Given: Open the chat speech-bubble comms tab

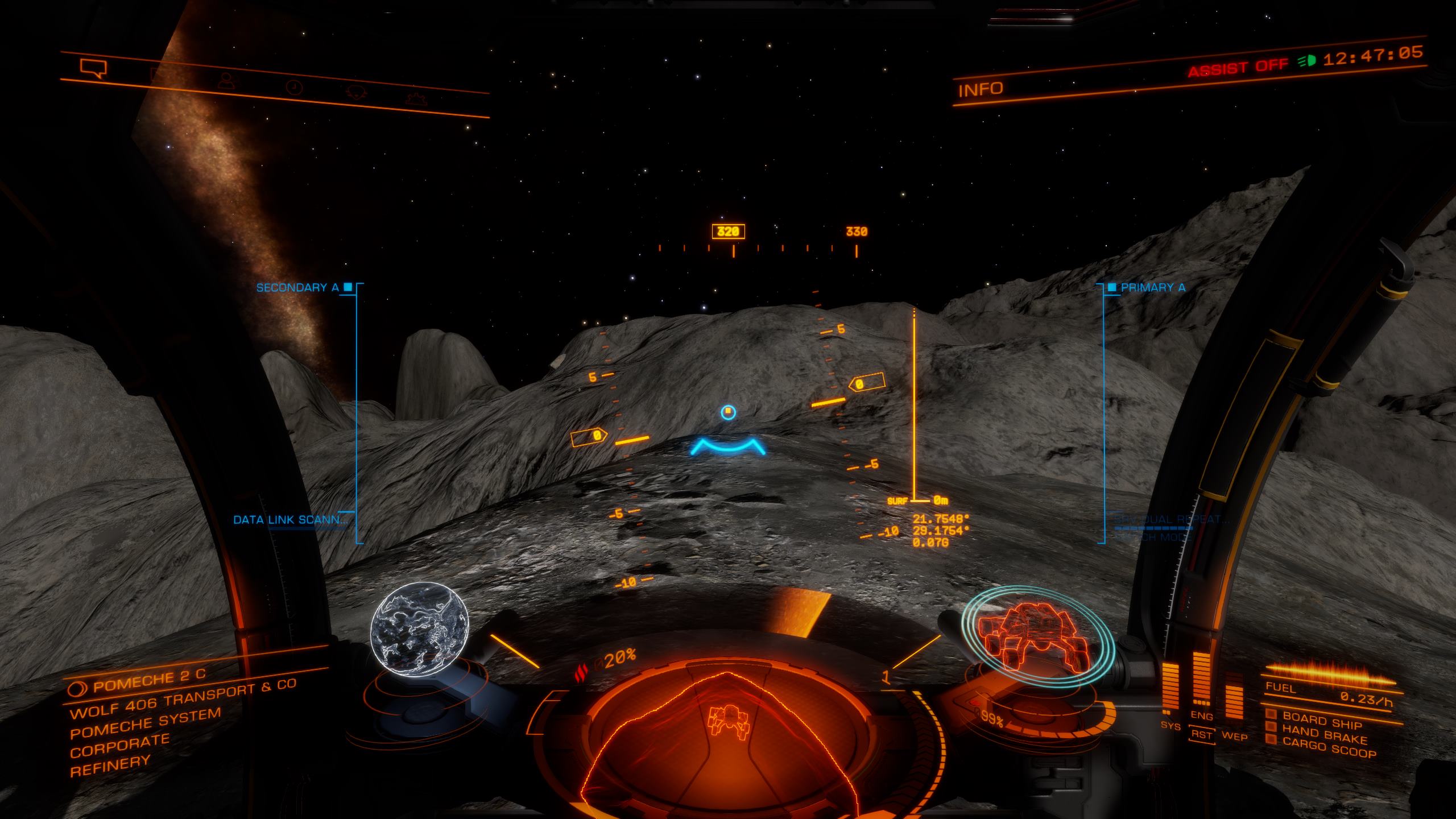Looking at the screenshot, I should (94, 69).
